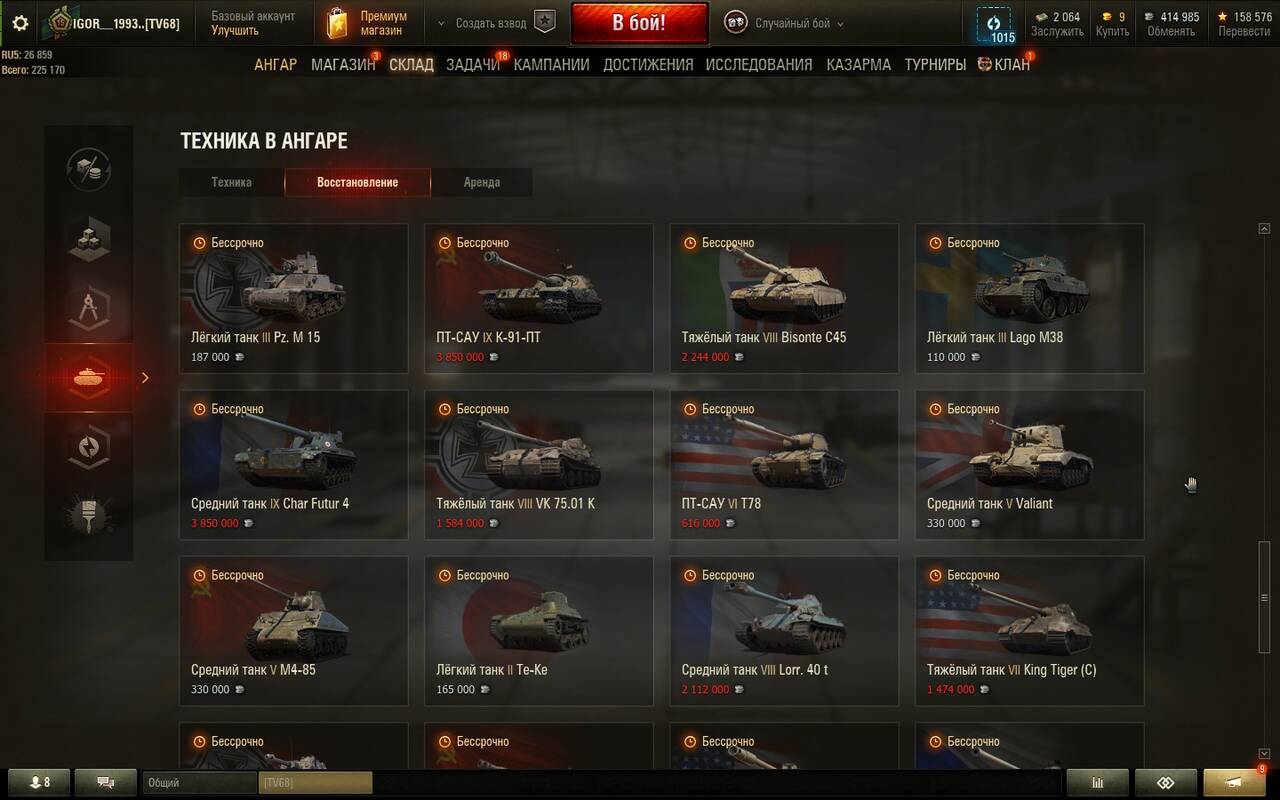Go to the АНГАР menu
The image size is (1280, 800).
coord(275,65)
